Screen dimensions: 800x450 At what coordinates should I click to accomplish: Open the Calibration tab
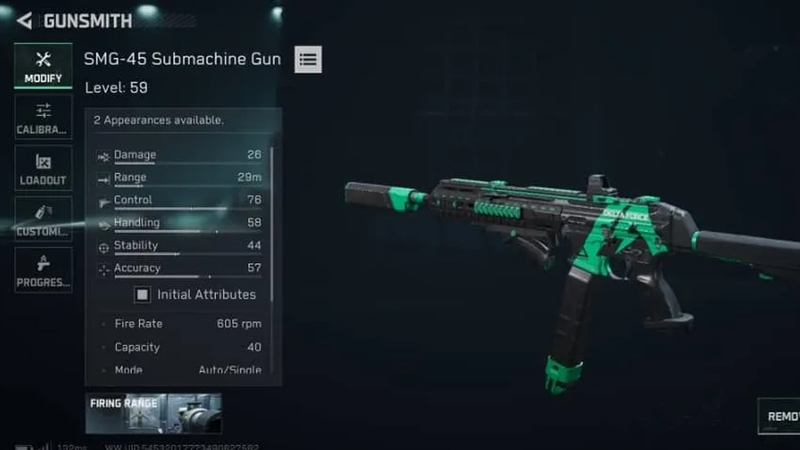(43, 118)
